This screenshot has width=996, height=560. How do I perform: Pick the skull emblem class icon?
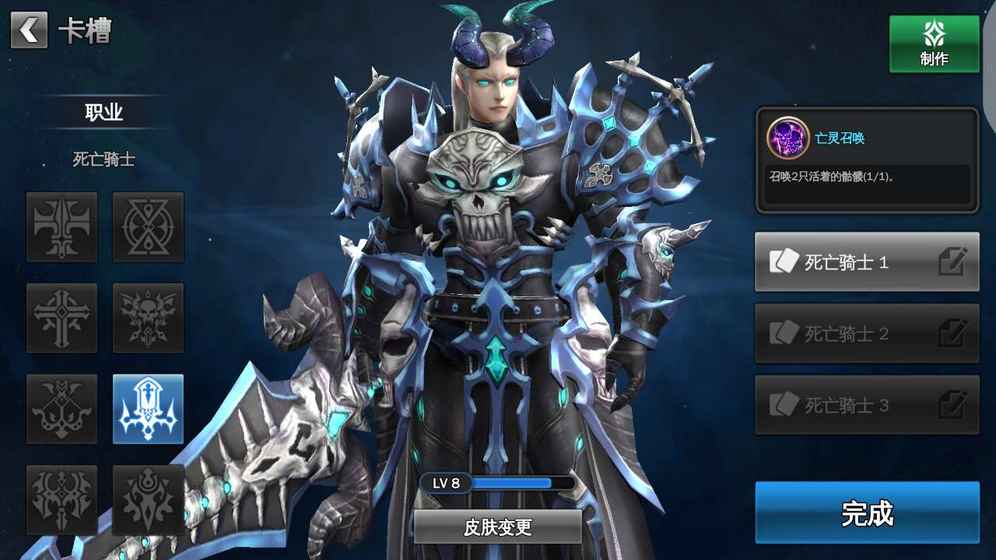[148, 318]
